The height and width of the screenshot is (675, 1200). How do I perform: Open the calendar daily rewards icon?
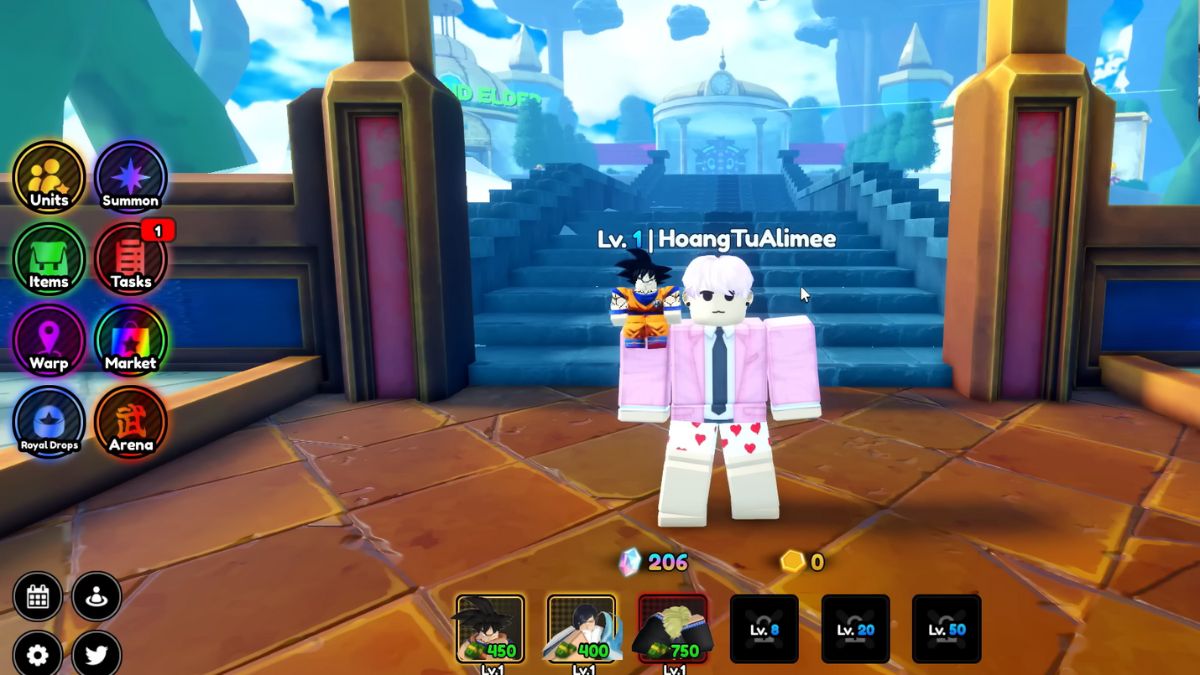(38, 597)
